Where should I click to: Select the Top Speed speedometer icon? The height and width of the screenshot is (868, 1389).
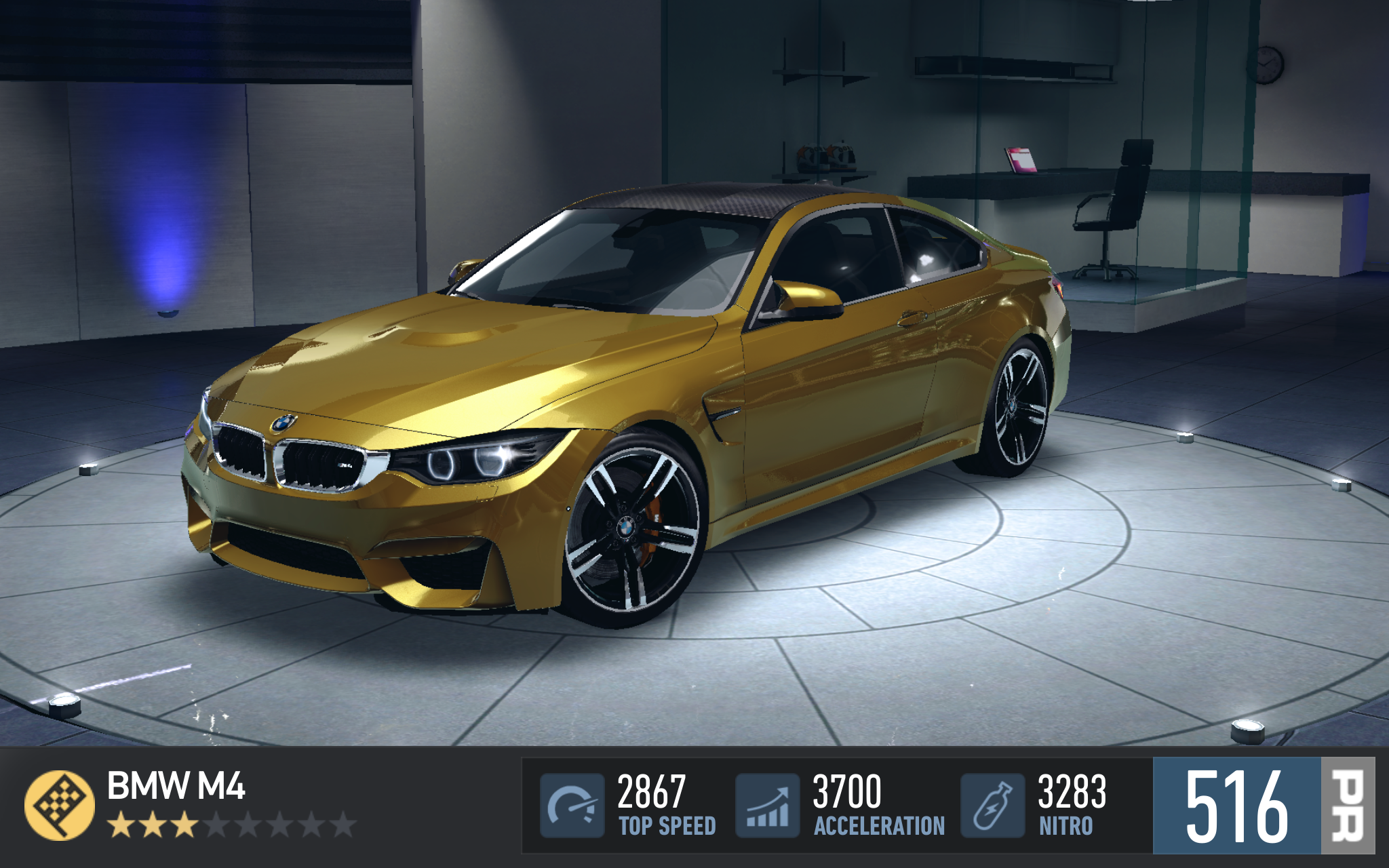[572, 806]
